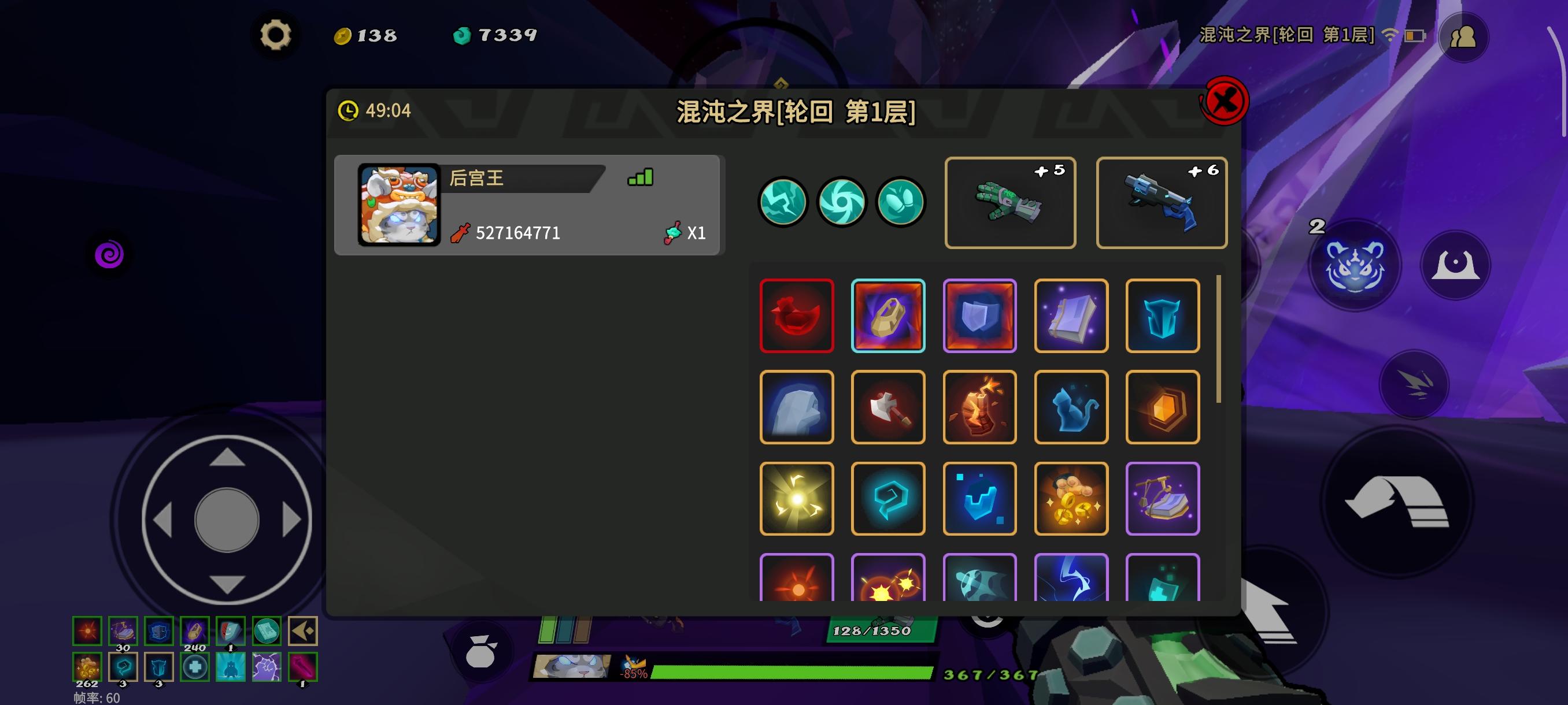The image size is (1568, 705).
Task: Tap the signal strength bars on 后宫王 card
Action: coord(639,176)
